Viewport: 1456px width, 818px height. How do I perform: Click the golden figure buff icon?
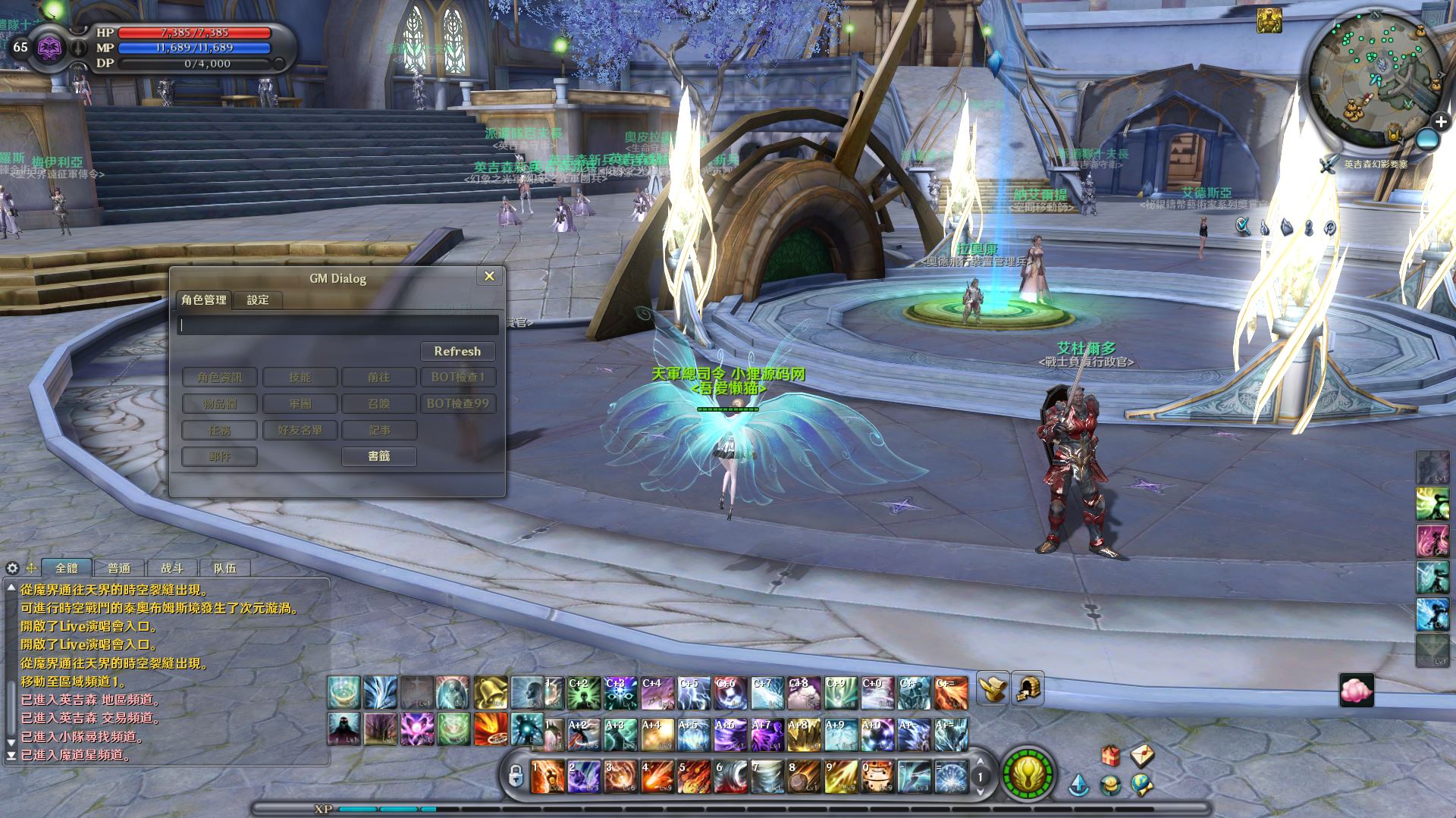pyautogui.click(x=1269, y=21)
